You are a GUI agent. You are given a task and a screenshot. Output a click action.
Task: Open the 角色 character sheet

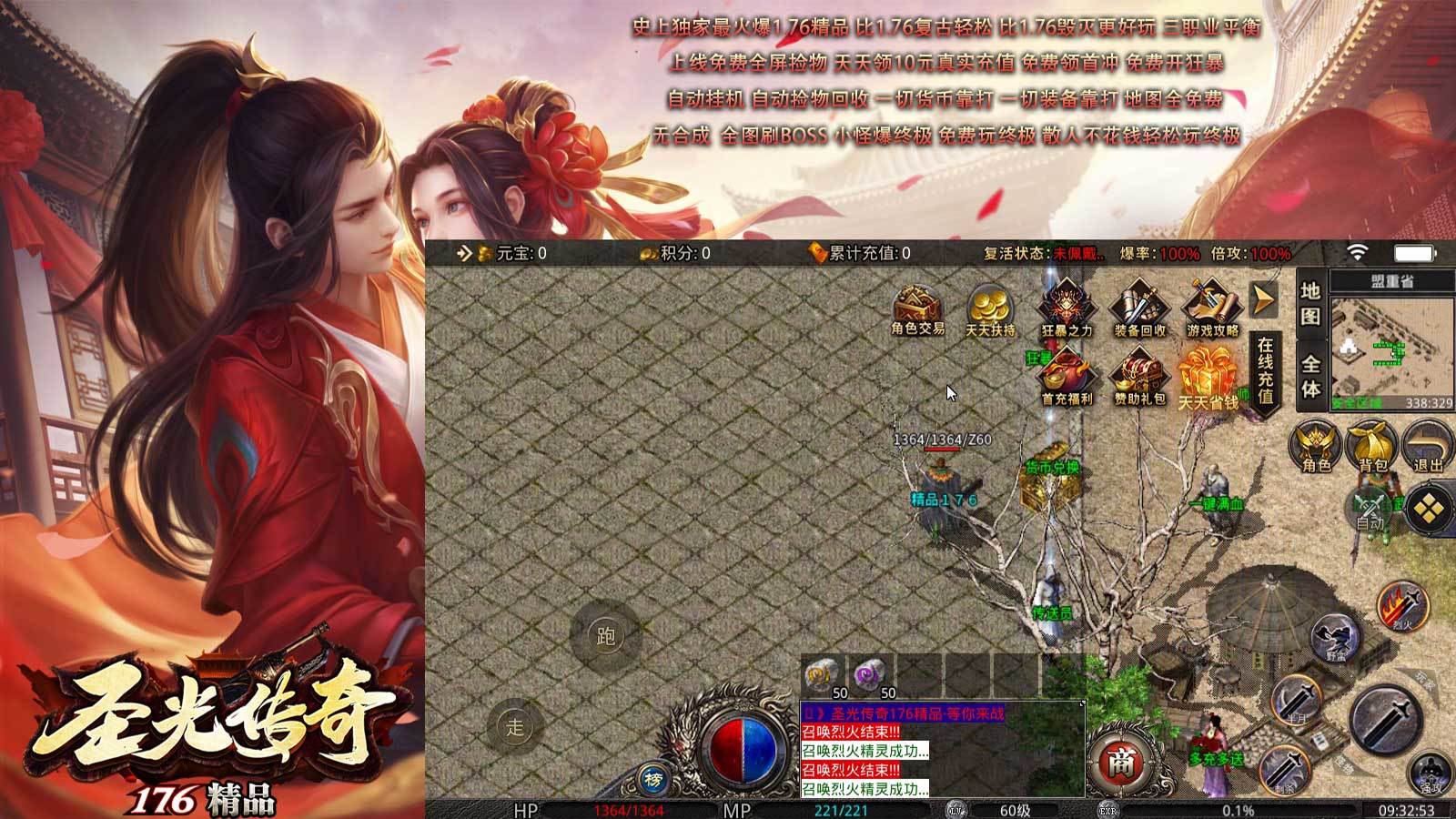1316,446
